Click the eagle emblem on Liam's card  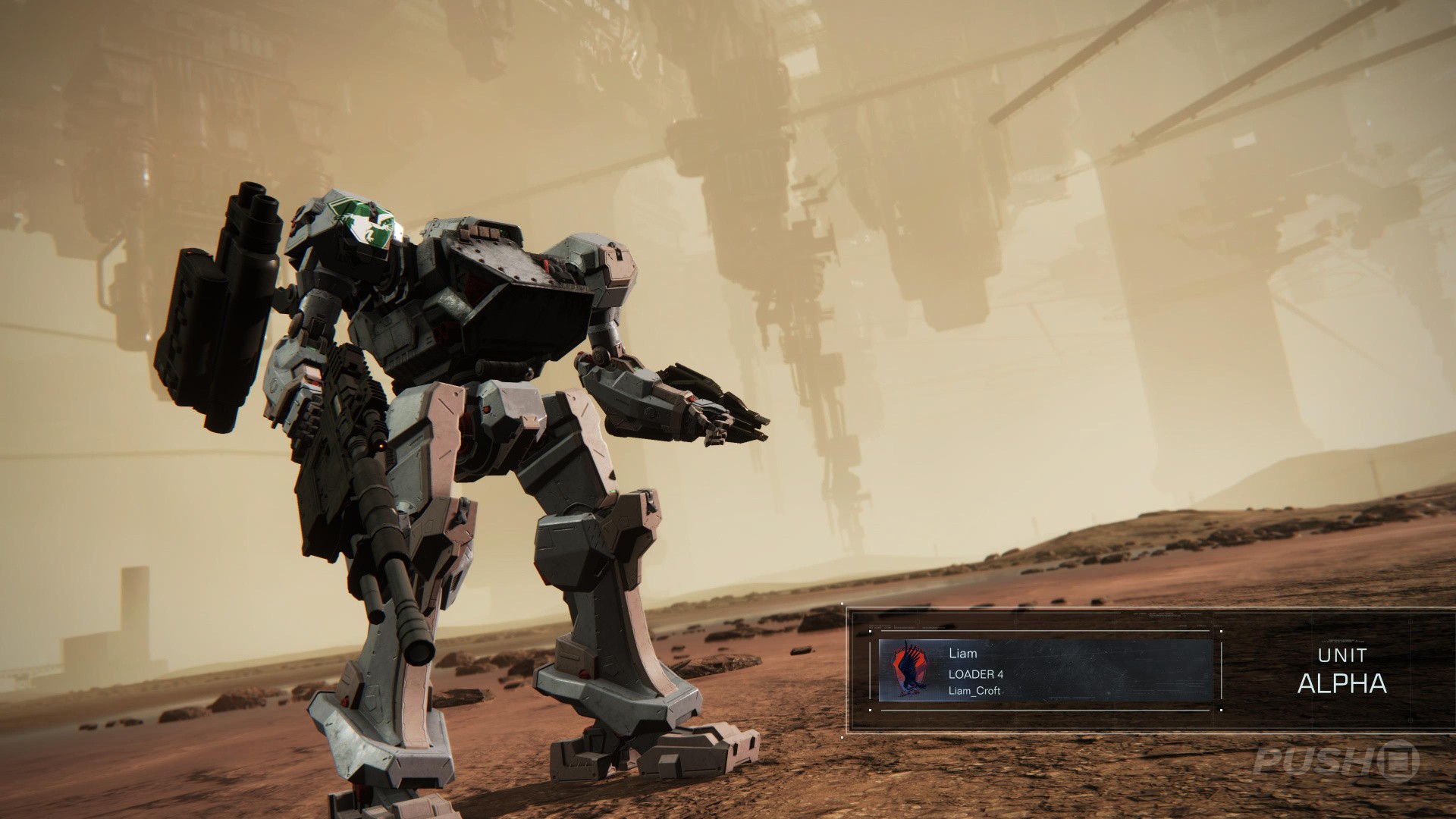(909, 670)
